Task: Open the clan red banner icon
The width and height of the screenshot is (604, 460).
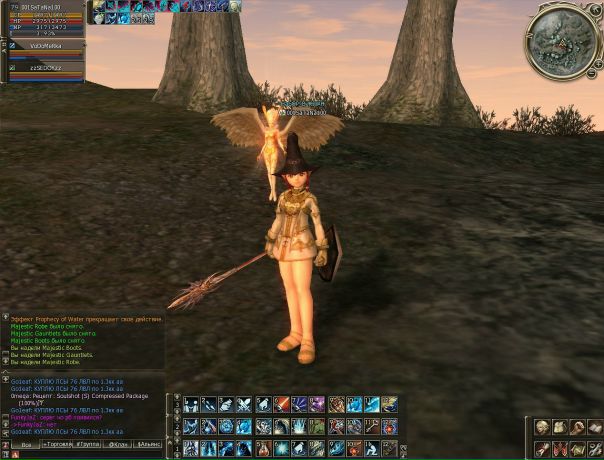Action: tap(560, 449)
